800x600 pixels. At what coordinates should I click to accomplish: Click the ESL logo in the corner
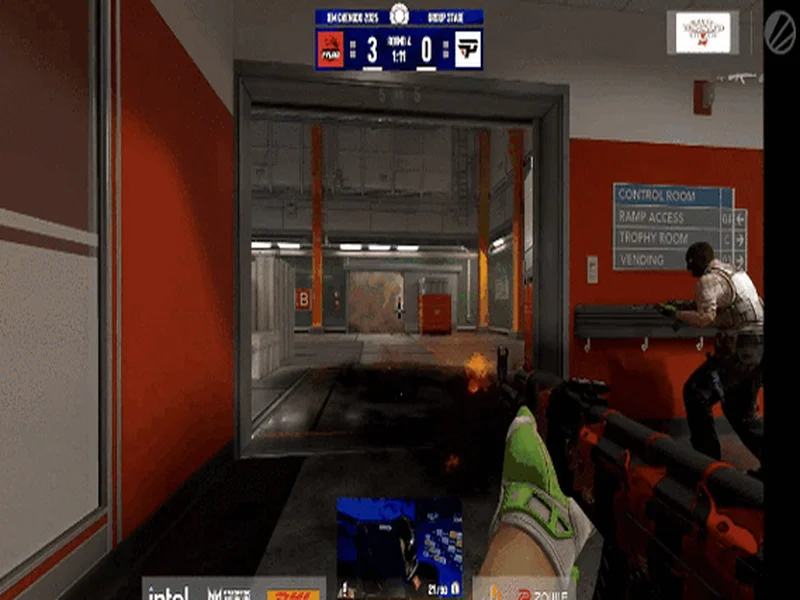[779, 30]
